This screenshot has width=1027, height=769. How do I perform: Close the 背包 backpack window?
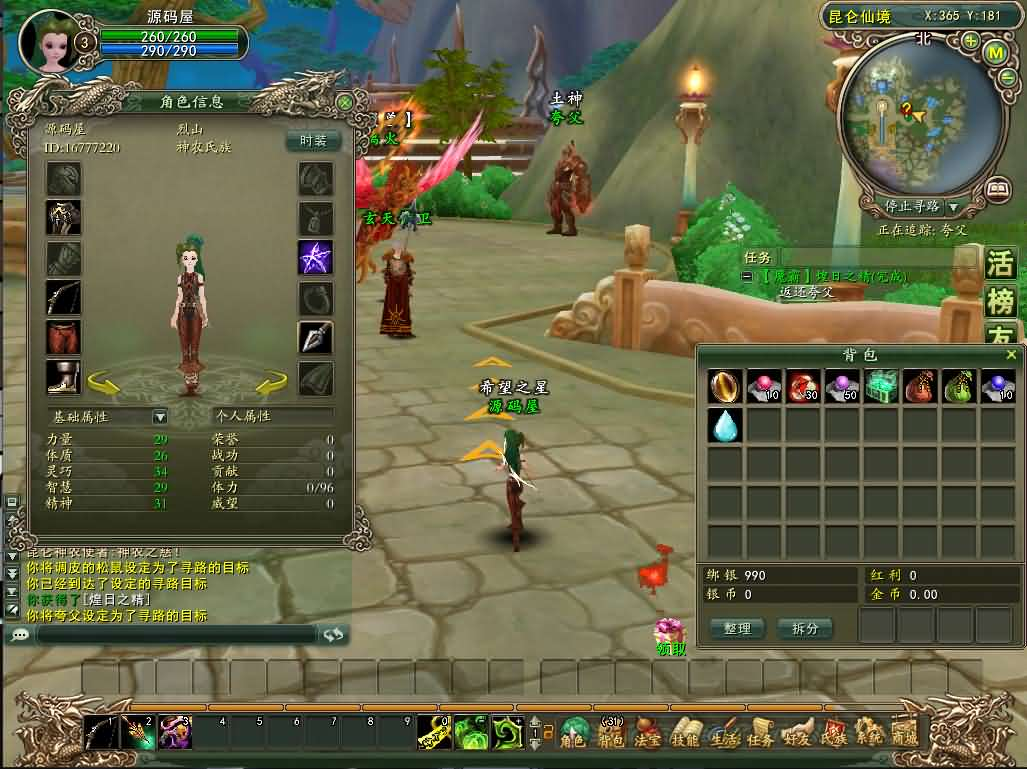click(1011, 355)
